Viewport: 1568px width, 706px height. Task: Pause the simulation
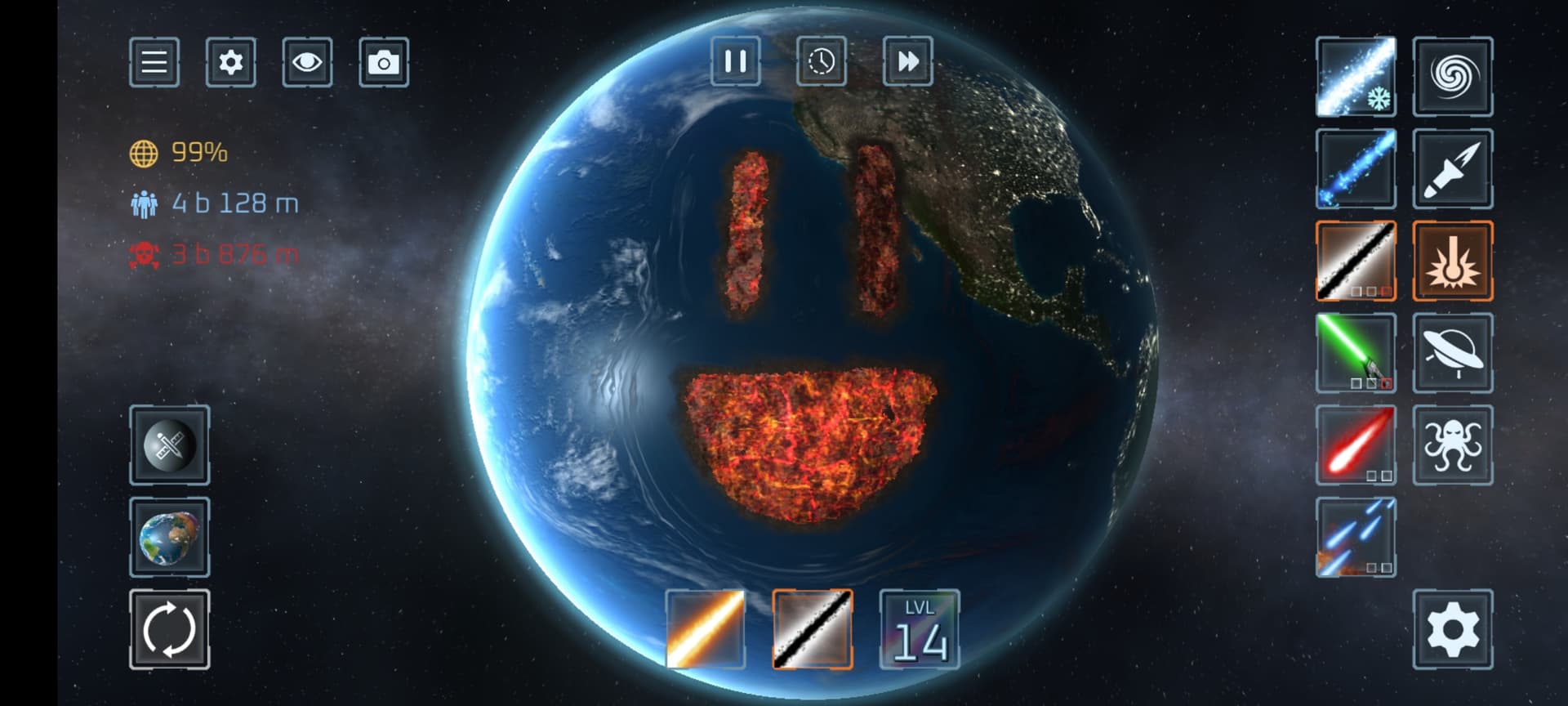(736, 61)
